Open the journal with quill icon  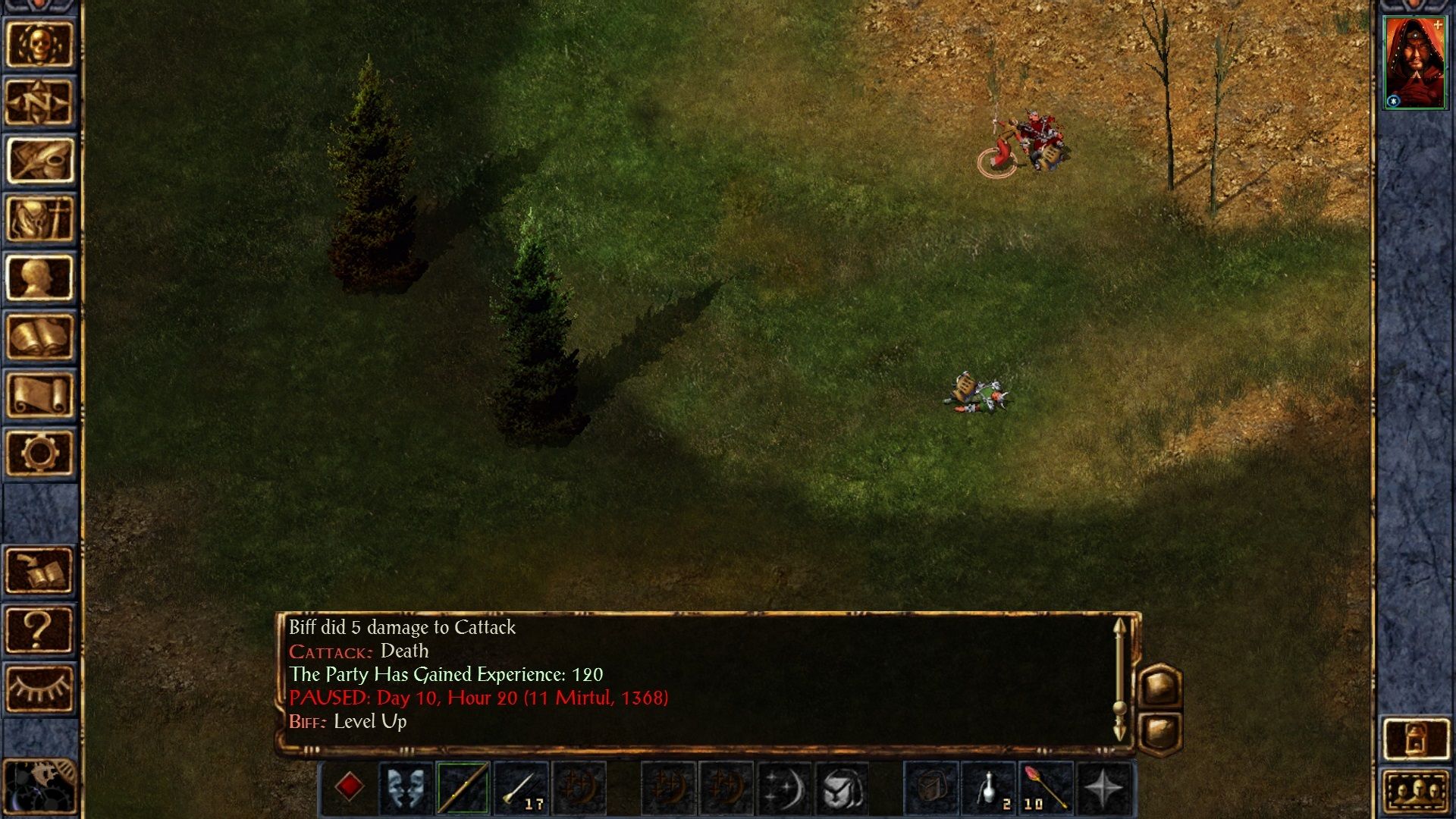[x=39, y=160]
